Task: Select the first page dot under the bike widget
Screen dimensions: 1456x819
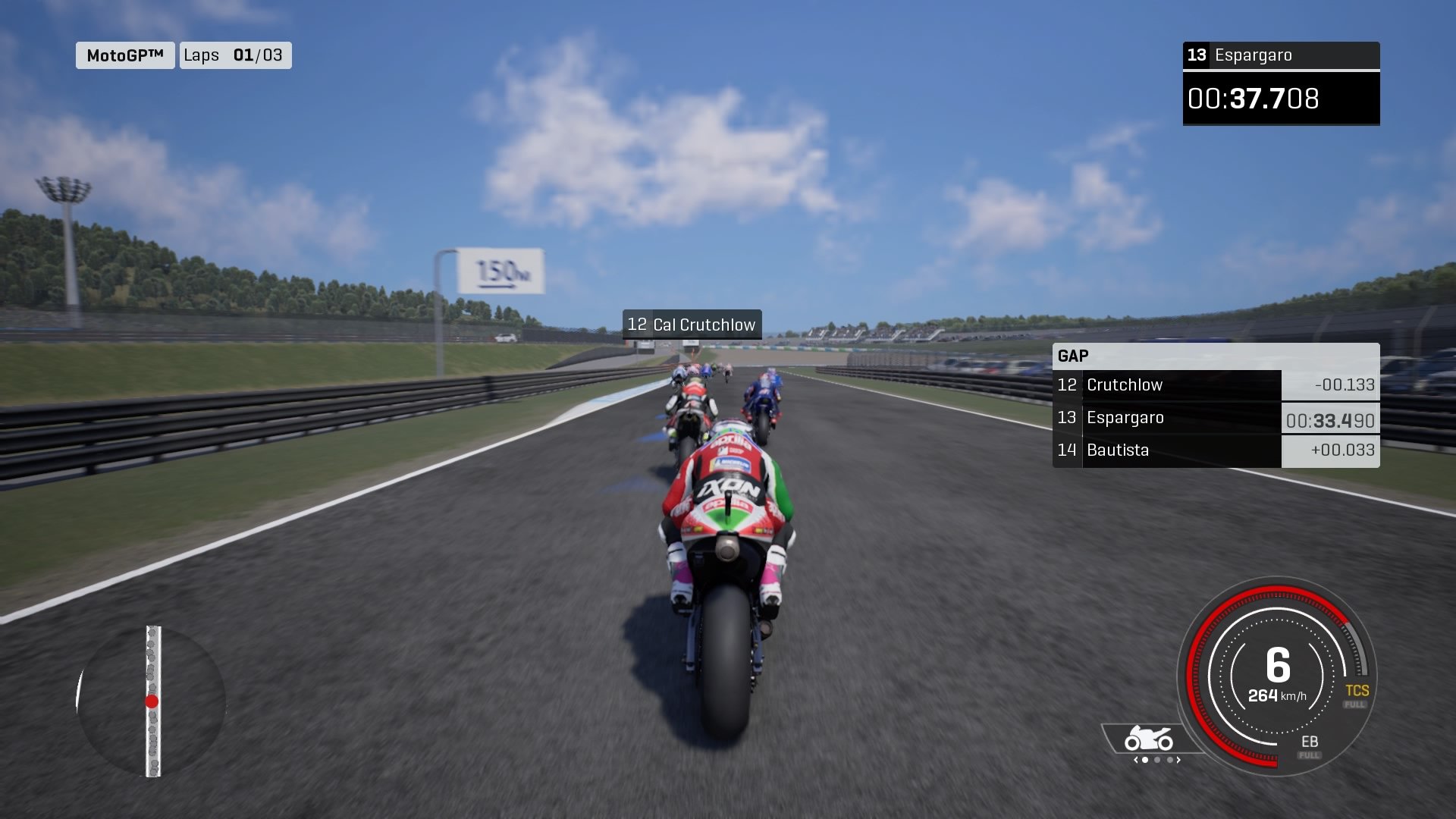Action: coord(1145,760)
